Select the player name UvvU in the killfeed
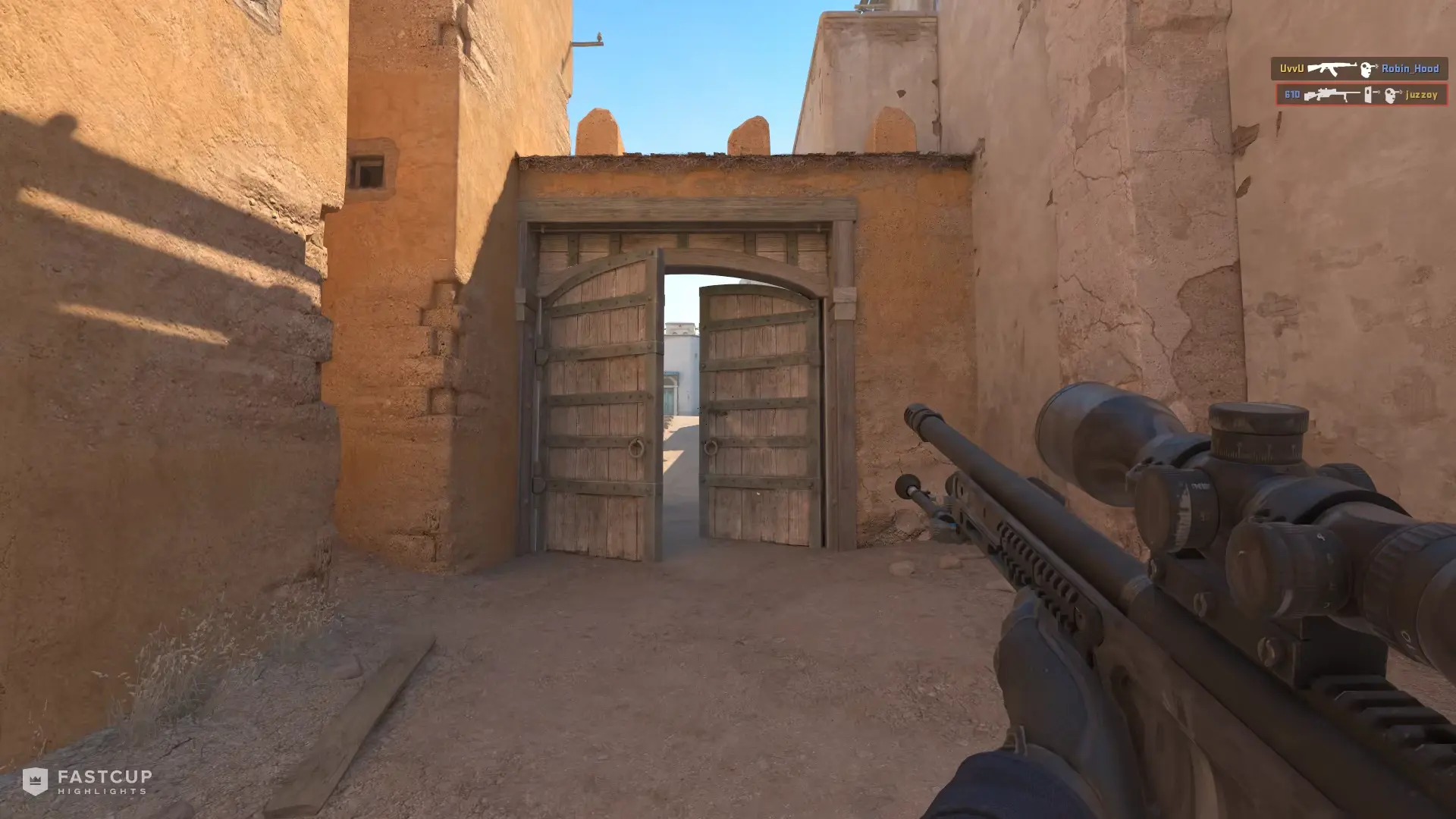1456x819 pixels. [x=1292, y=68]
